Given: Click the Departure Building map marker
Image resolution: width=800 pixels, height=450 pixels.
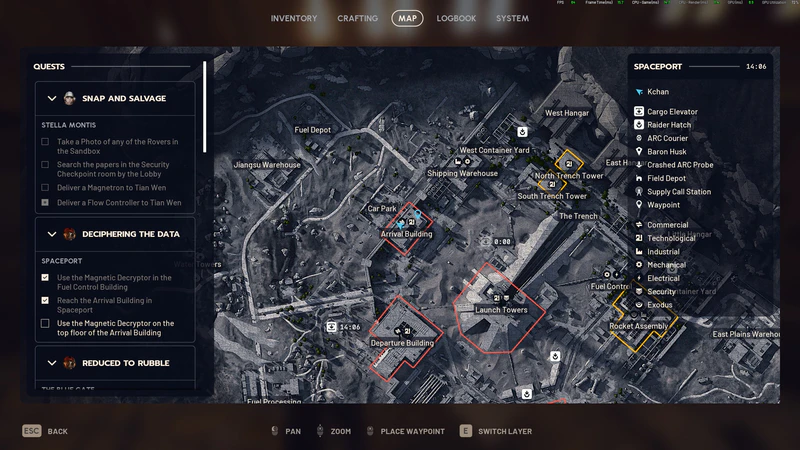Looking at the screenshot, I should [402, 342].
